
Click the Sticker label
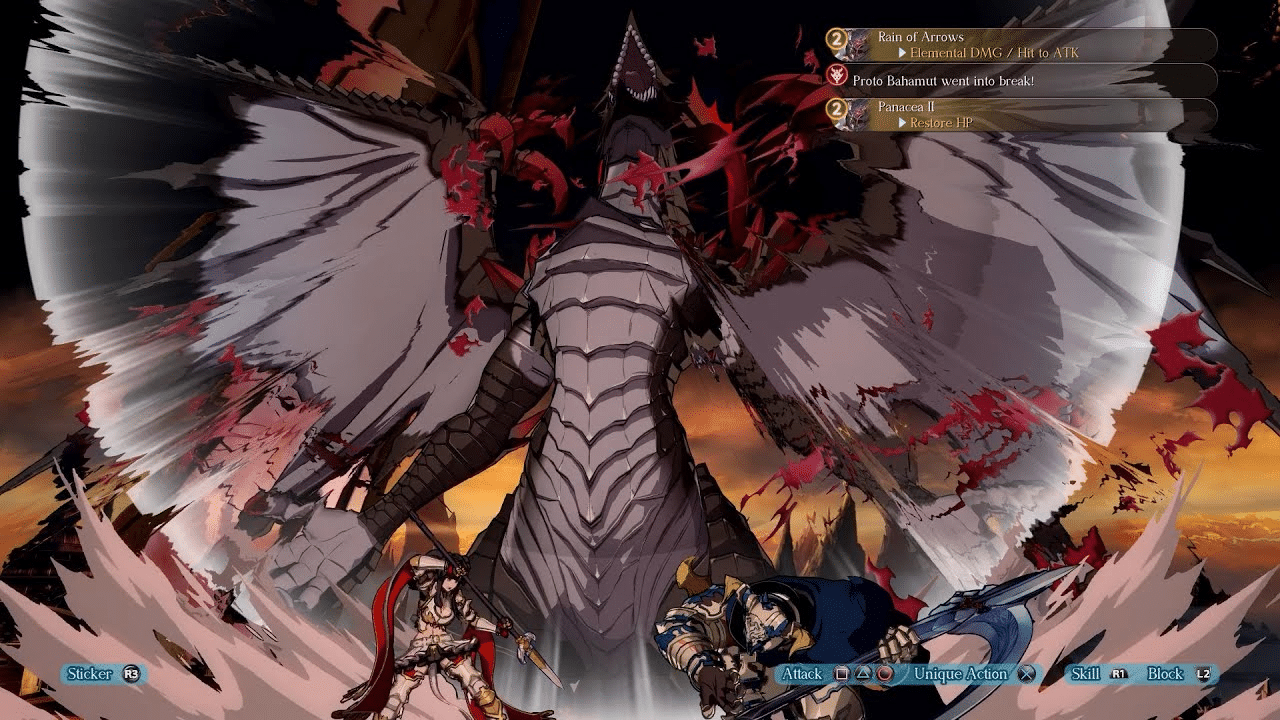(88, 674)
